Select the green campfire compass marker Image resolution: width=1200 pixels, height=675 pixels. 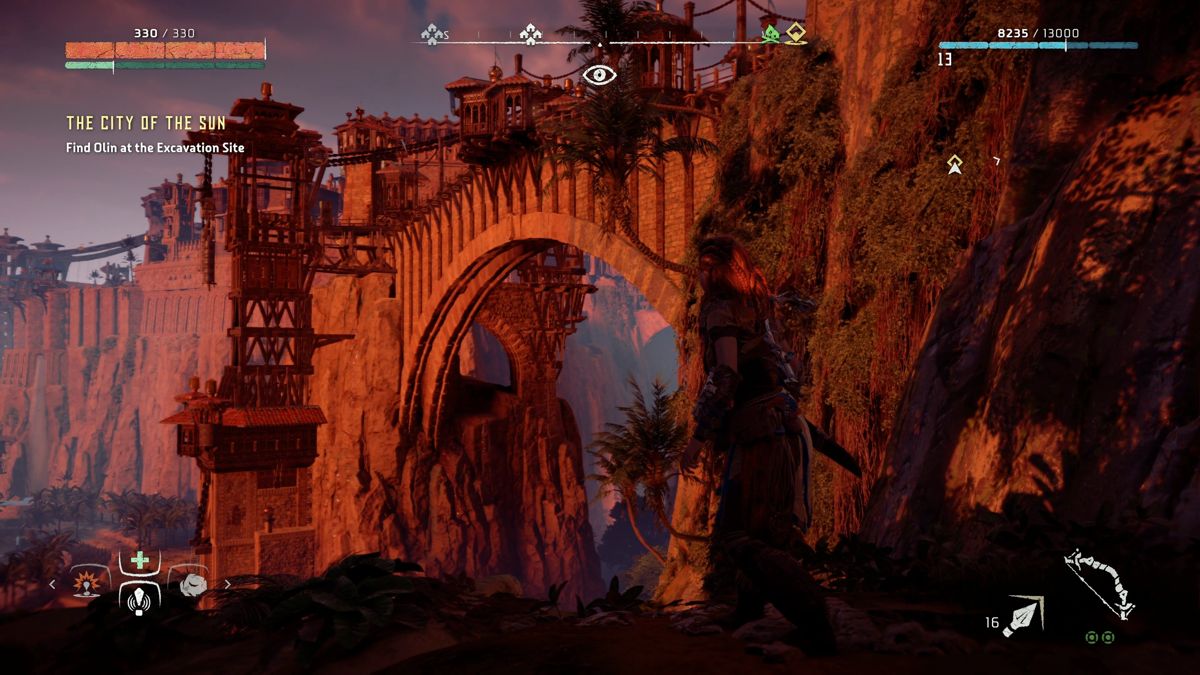(770, 34)
